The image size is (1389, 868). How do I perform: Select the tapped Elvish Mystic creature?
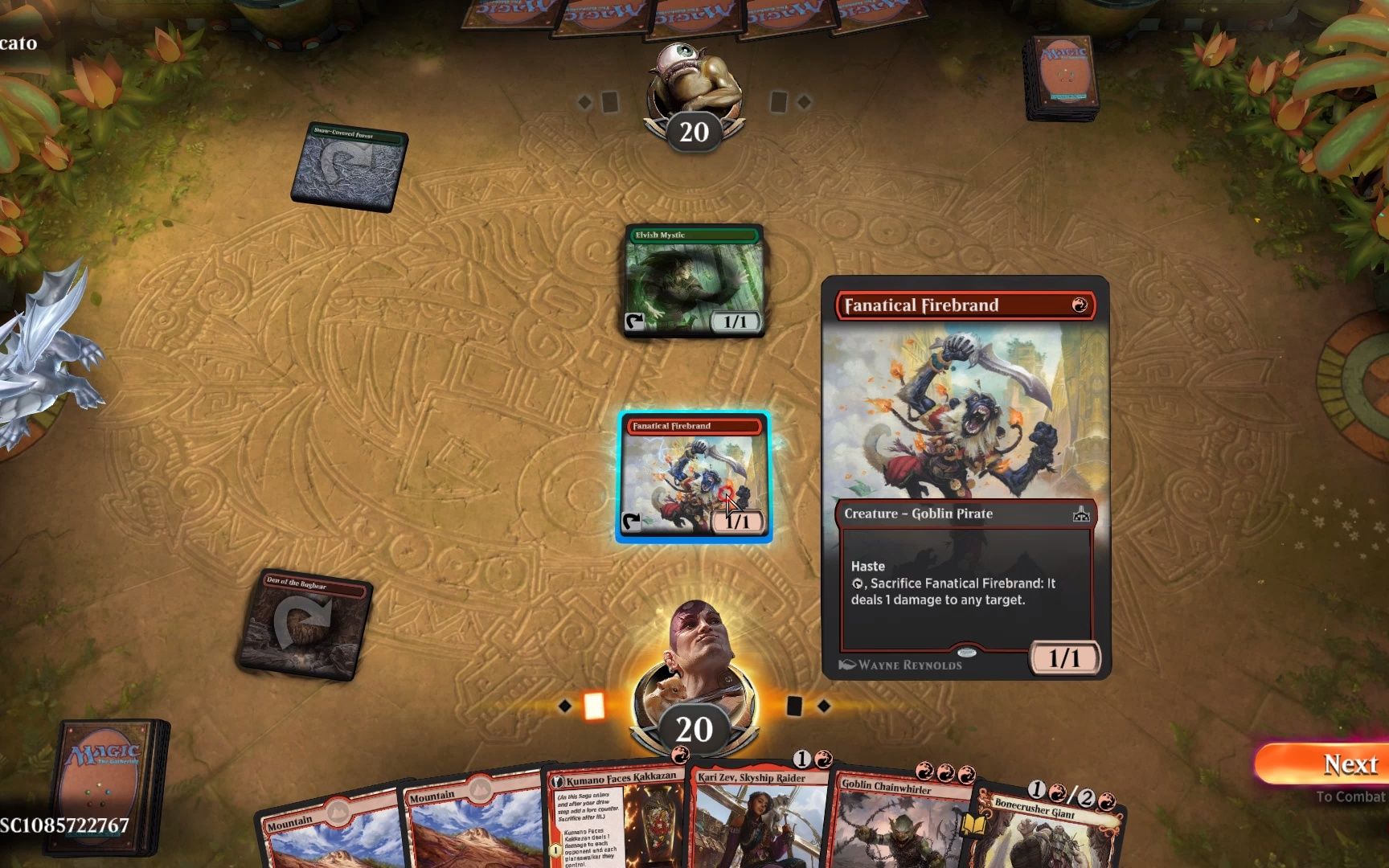693,281
